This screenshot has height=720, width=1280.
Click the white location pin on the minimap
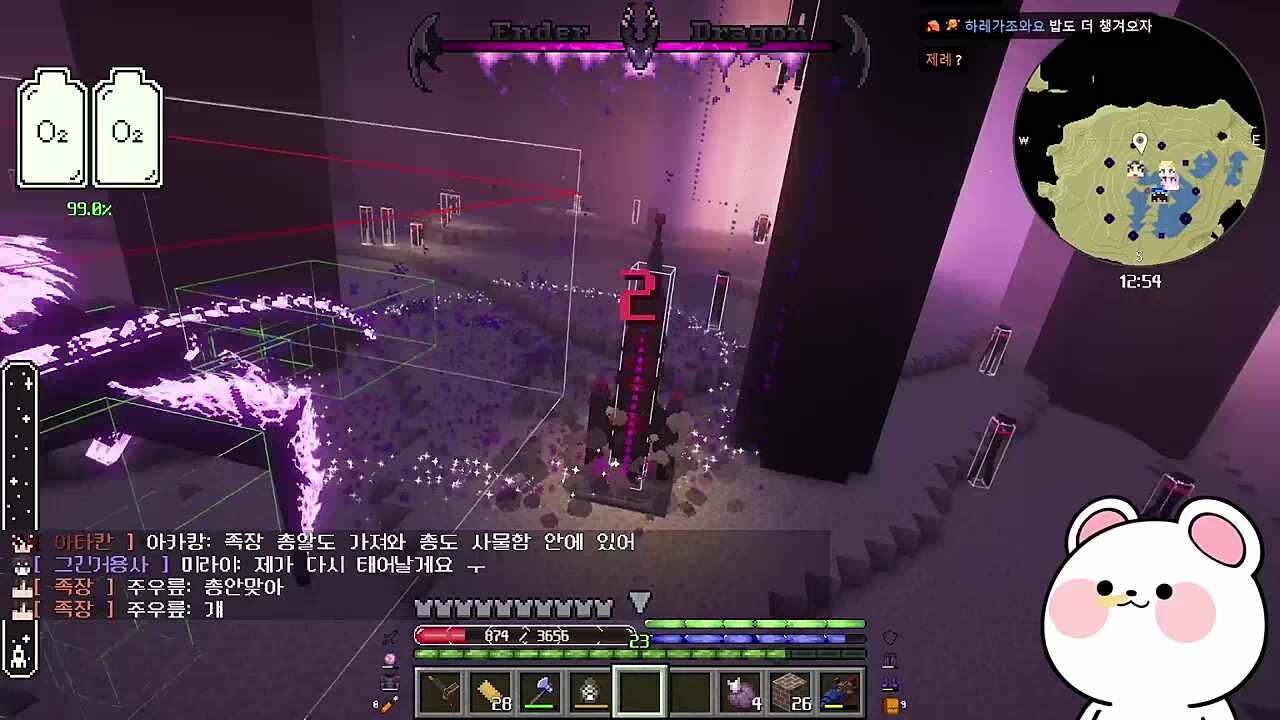(x=1139, y=142)
